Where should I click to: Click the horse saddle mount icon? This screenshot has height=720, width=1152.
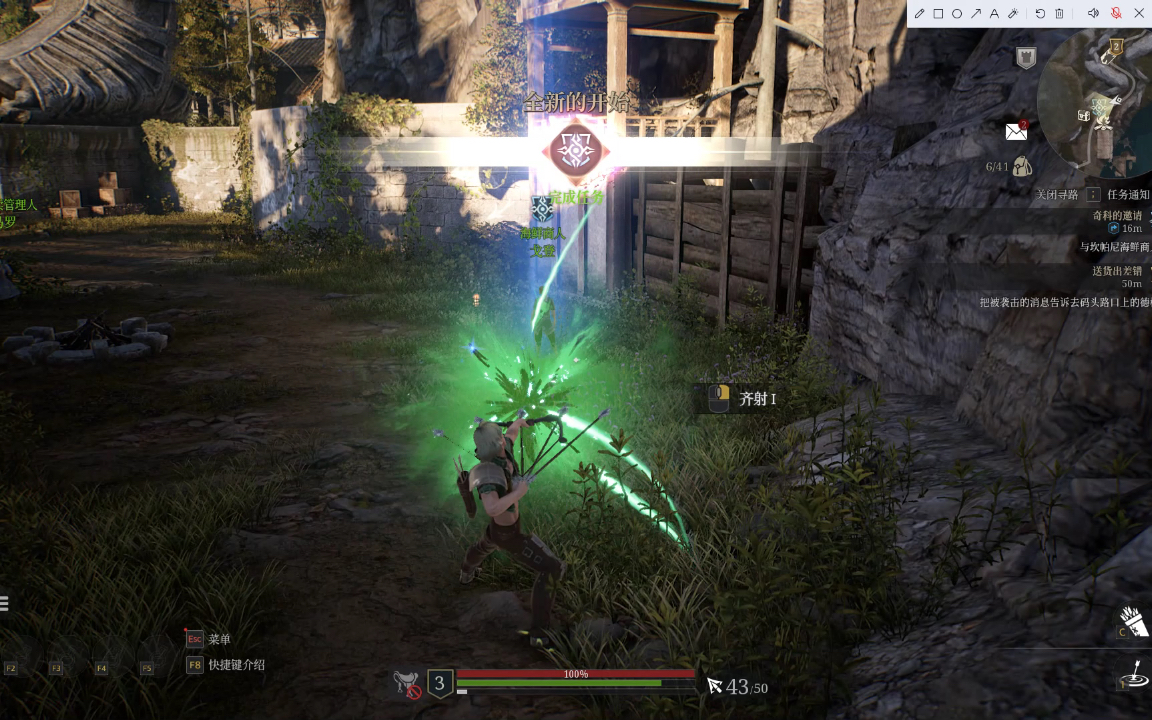[406, 683]
